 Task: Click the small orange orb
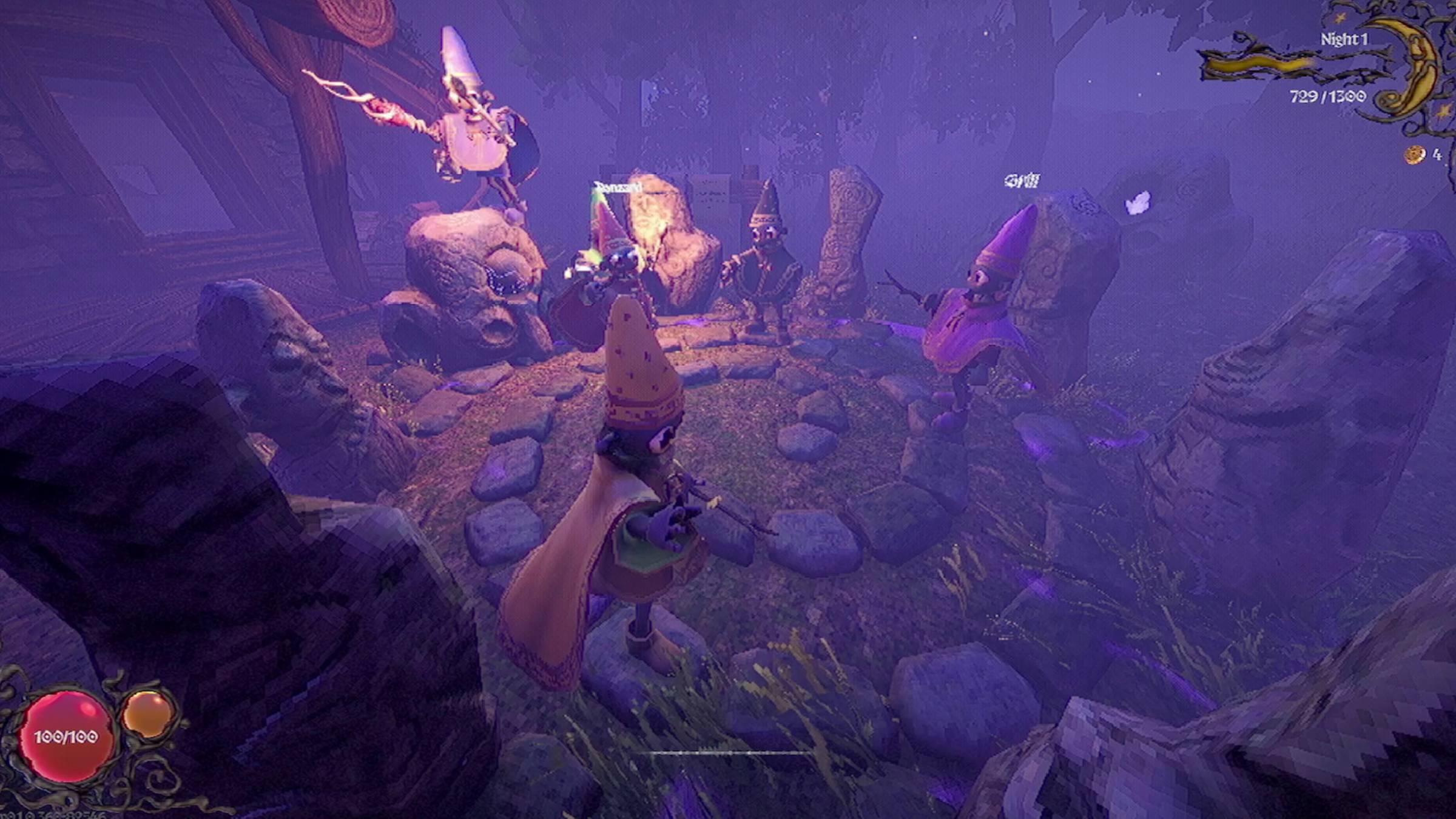(x=147, y=713)
